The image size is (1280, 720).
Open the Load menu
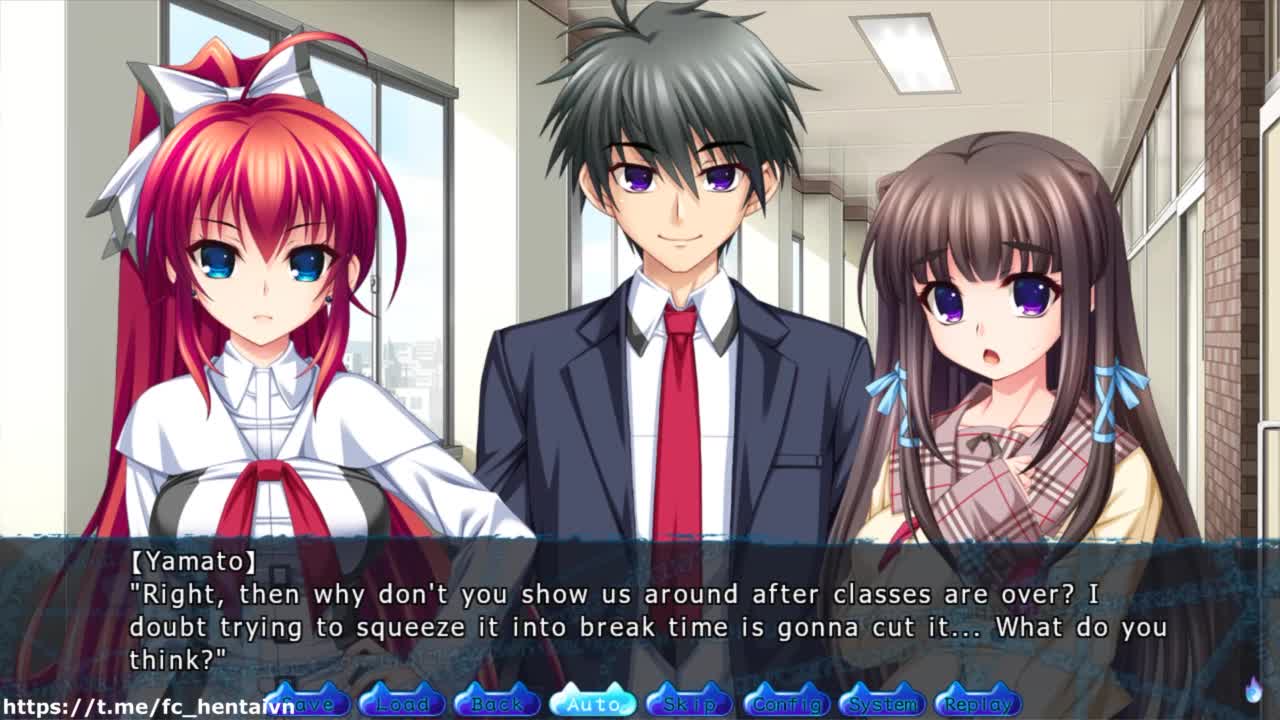[402, 703]
